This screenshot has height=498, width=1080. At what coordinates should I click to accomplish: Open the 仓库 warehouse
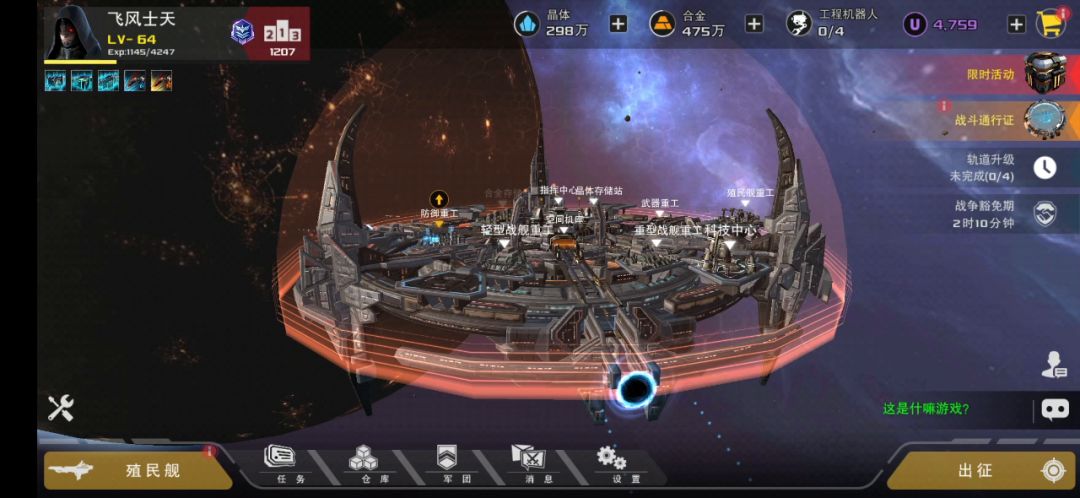363,465
